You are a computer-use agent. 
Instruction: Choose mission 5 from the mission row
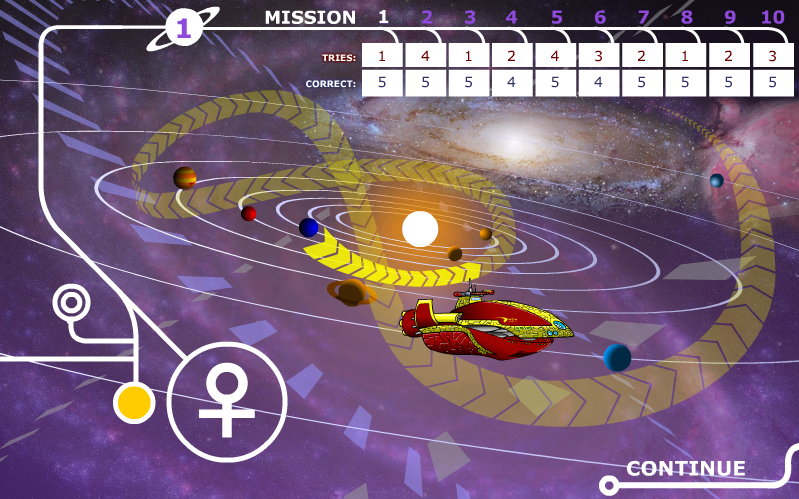(557, 17)
